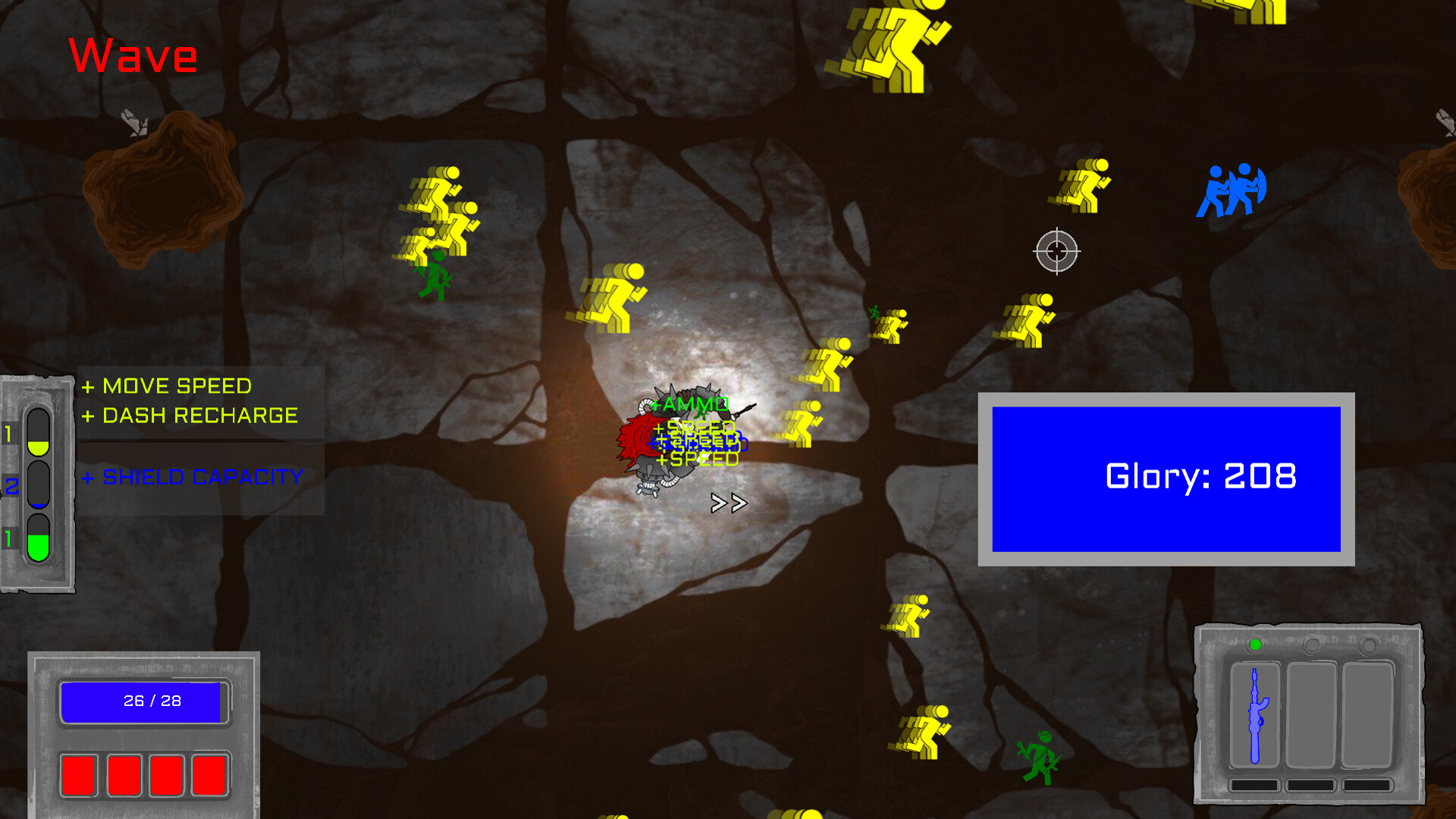1456x819 pixels.
Task: Expand the + Dash Recharge upgrade entry
Action: [190, 416]
